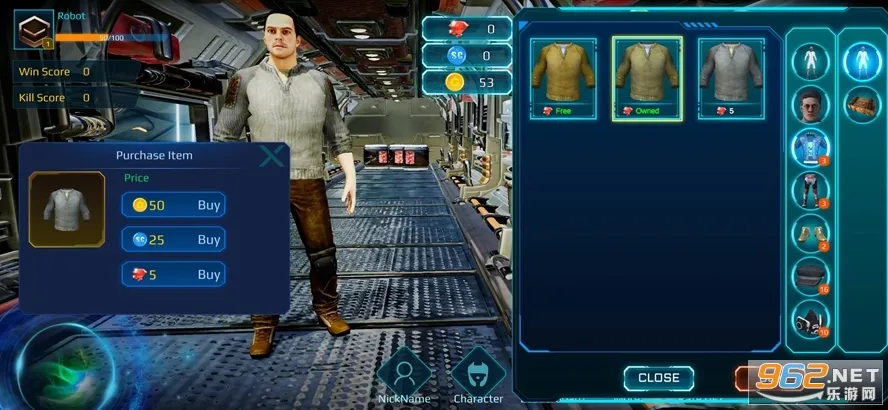Screen dimensions: 888x410
Task: Click the Robot player avatar icon
Action: 33,29
